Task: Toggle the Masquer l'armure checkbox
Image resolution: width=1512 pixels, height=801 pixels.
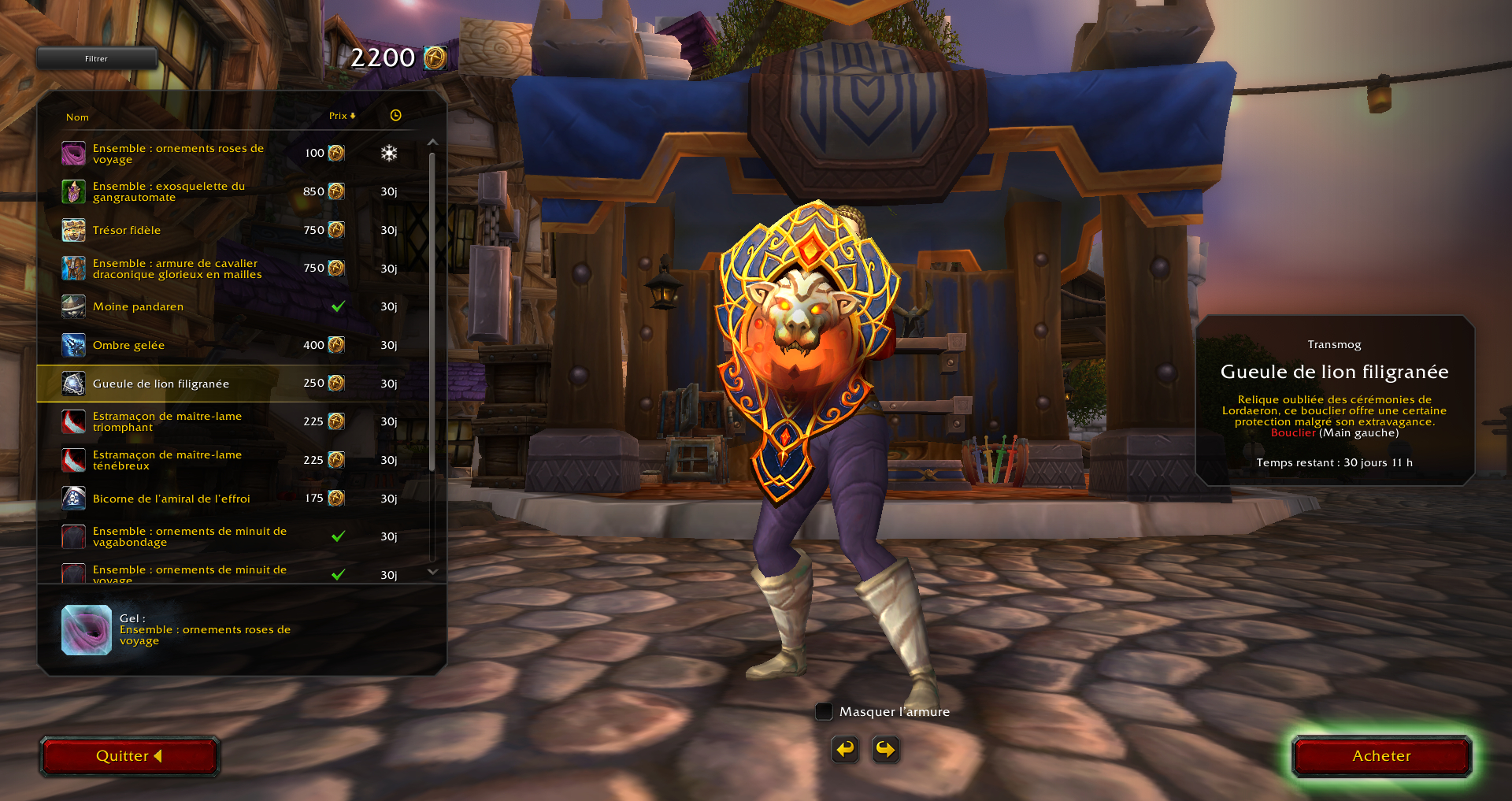Action: 824,711
